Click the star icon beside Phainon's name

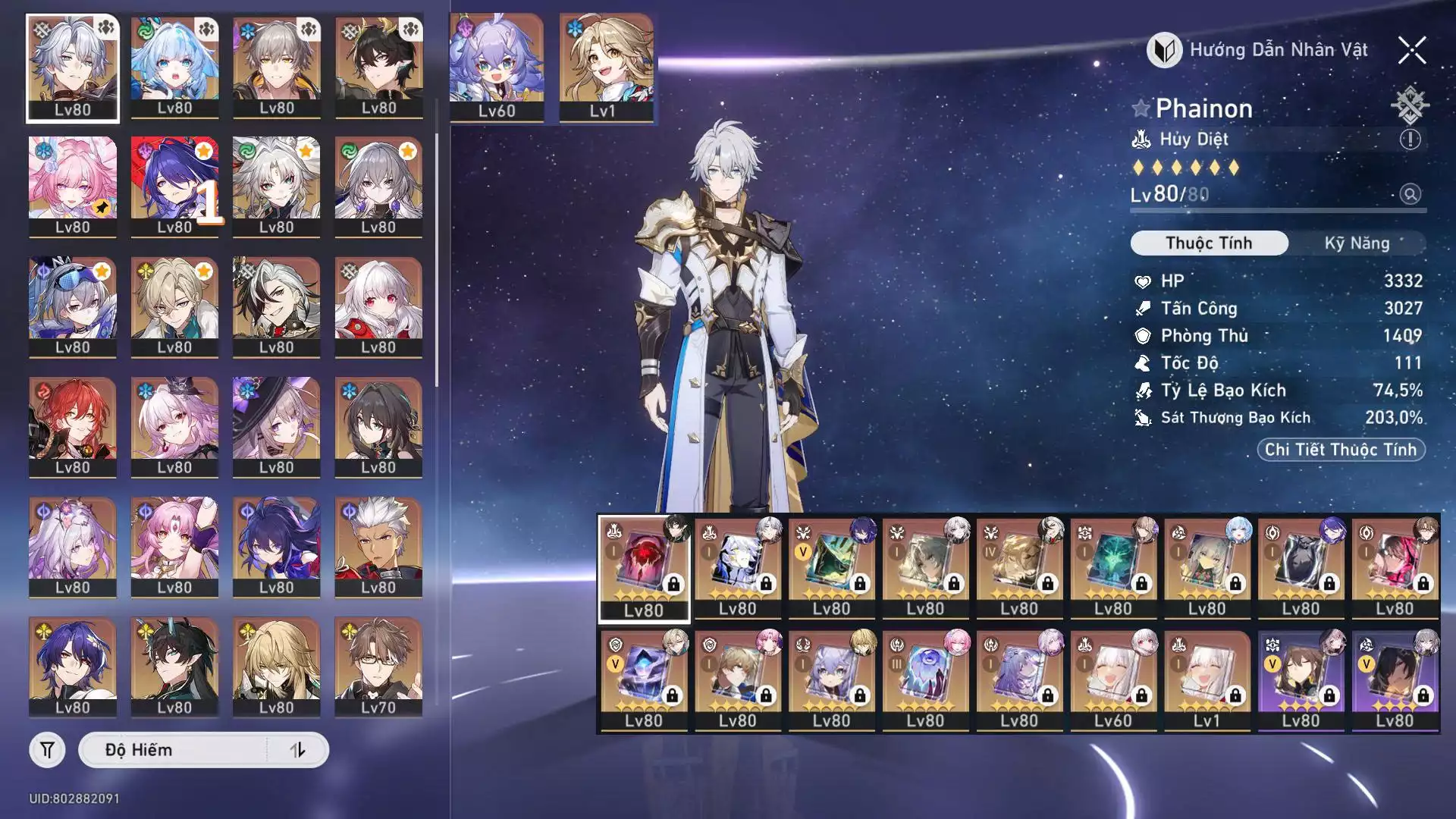(x=1141, y=108)
